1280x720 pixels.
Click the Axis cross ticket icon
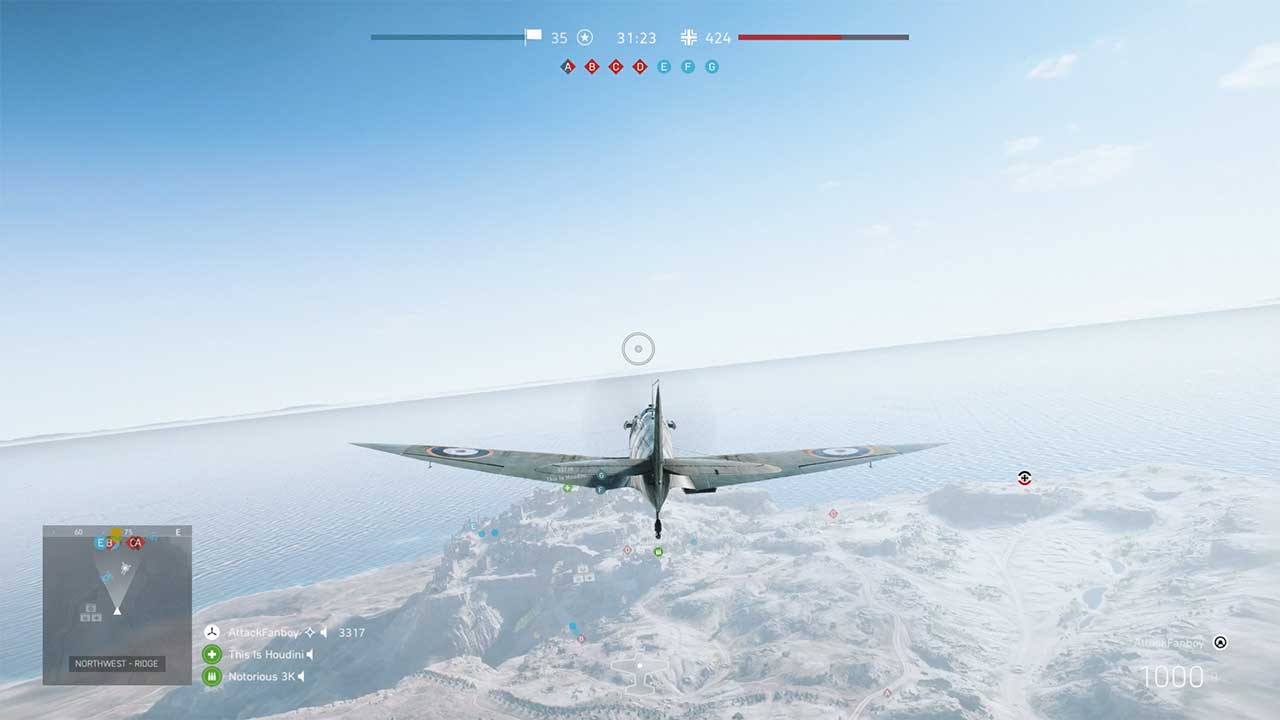click(x=689, y=37)
